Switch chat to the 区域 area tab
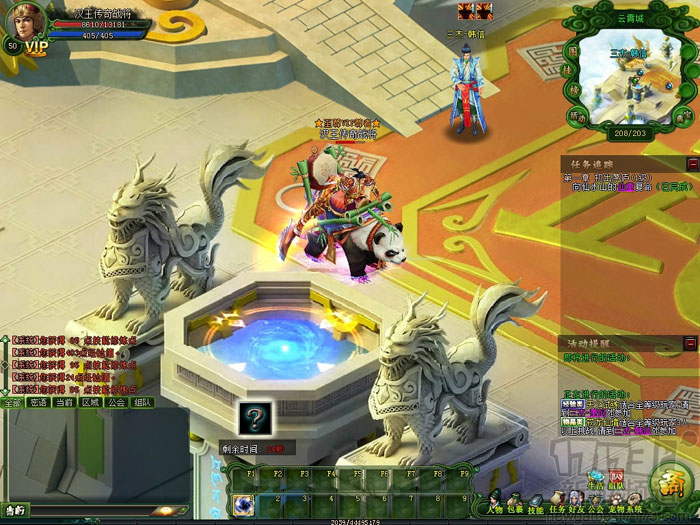 click(x=90, y=403)
